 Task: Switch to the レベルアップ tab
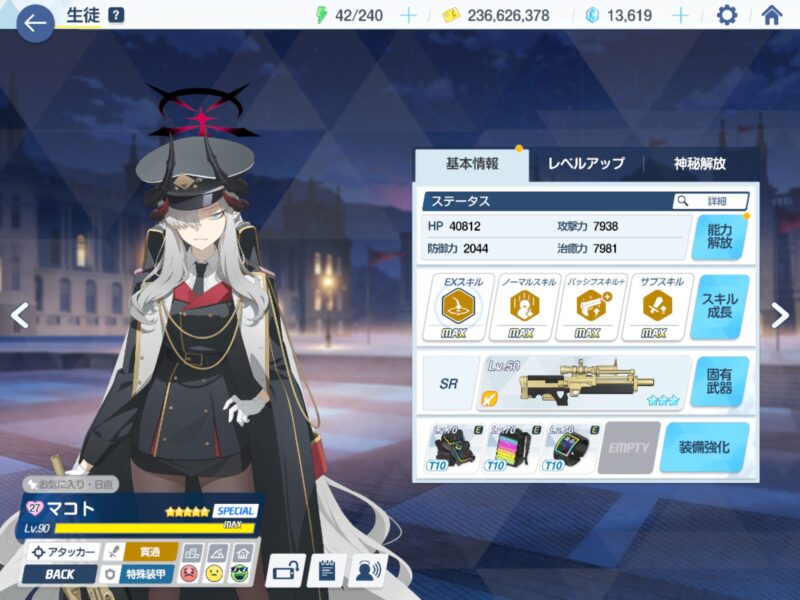[585, 163]
